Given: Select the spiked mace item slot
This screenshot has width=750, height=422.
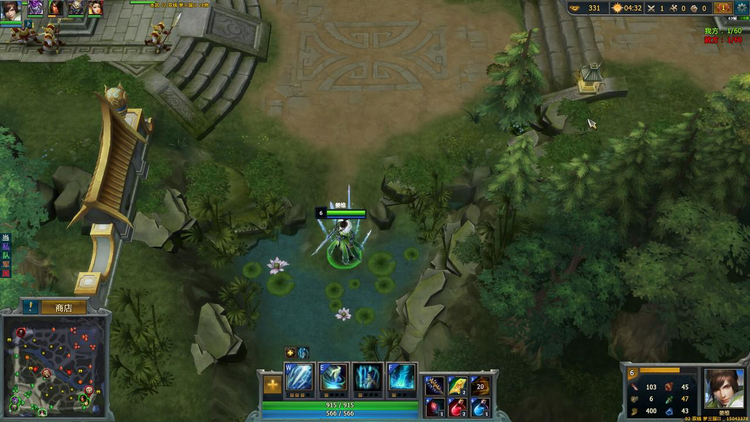Looking at the screenshot, I should coord(435,386).
